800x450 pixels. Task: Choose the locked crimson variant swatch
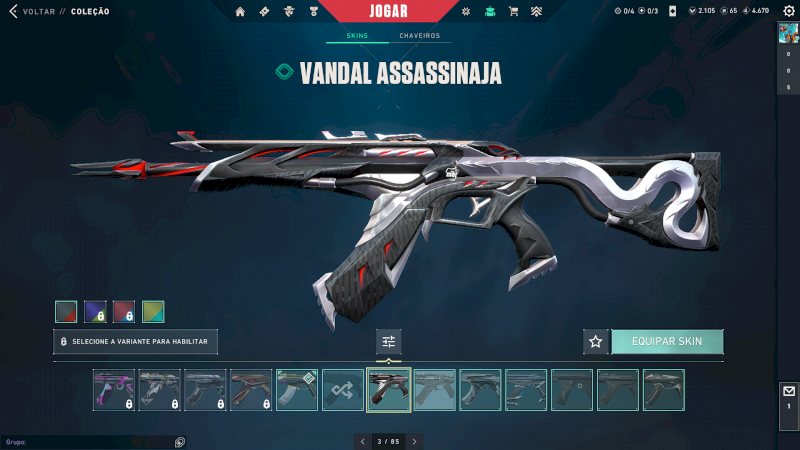point(124,312)
